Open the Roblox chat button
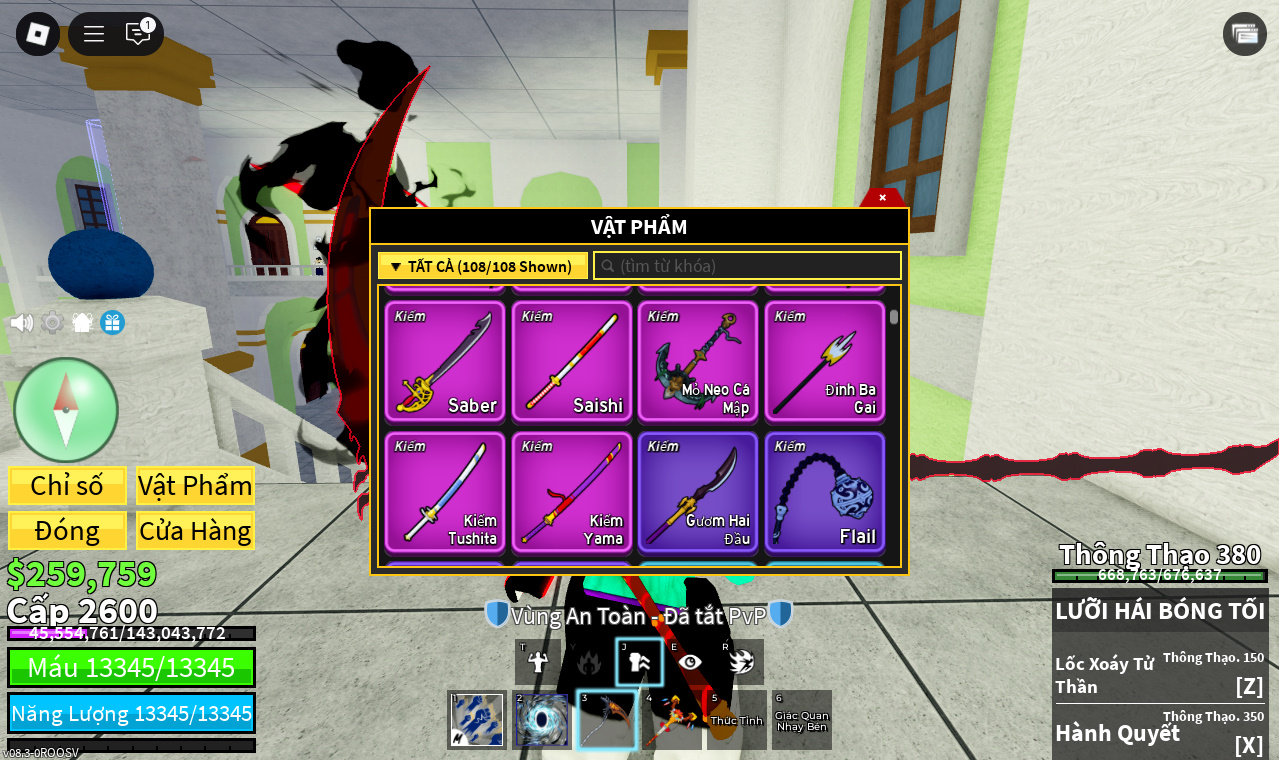The image size is (1279, 760). point(138,34)
